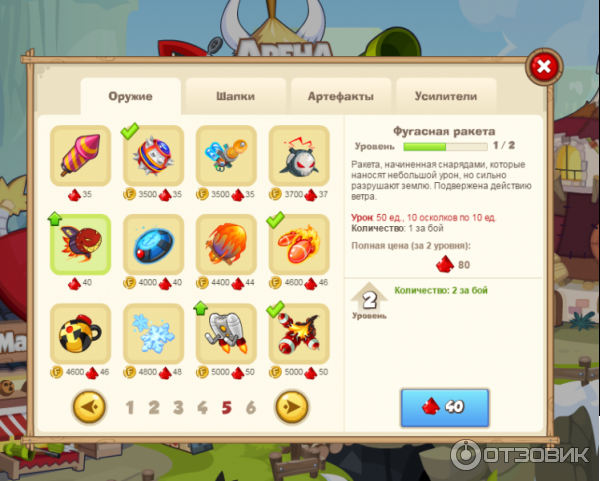Image resolution: width=600 pixels, height=481 pixels.
Task: Choose the spiked ball mine weapon
Action: pyautogui.click(x=153, y=155)
